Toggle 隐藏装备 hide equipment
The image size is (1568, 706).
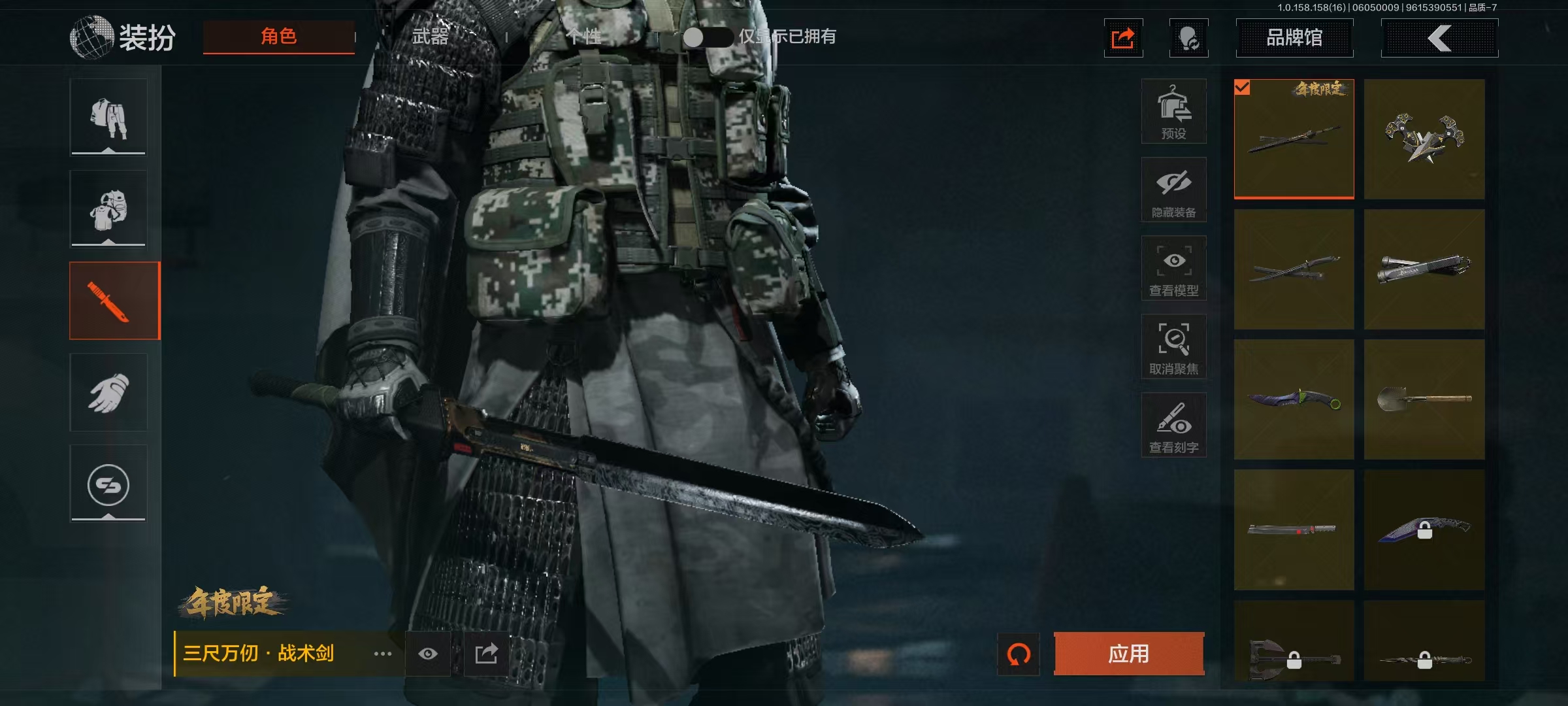click(1173, 190)
